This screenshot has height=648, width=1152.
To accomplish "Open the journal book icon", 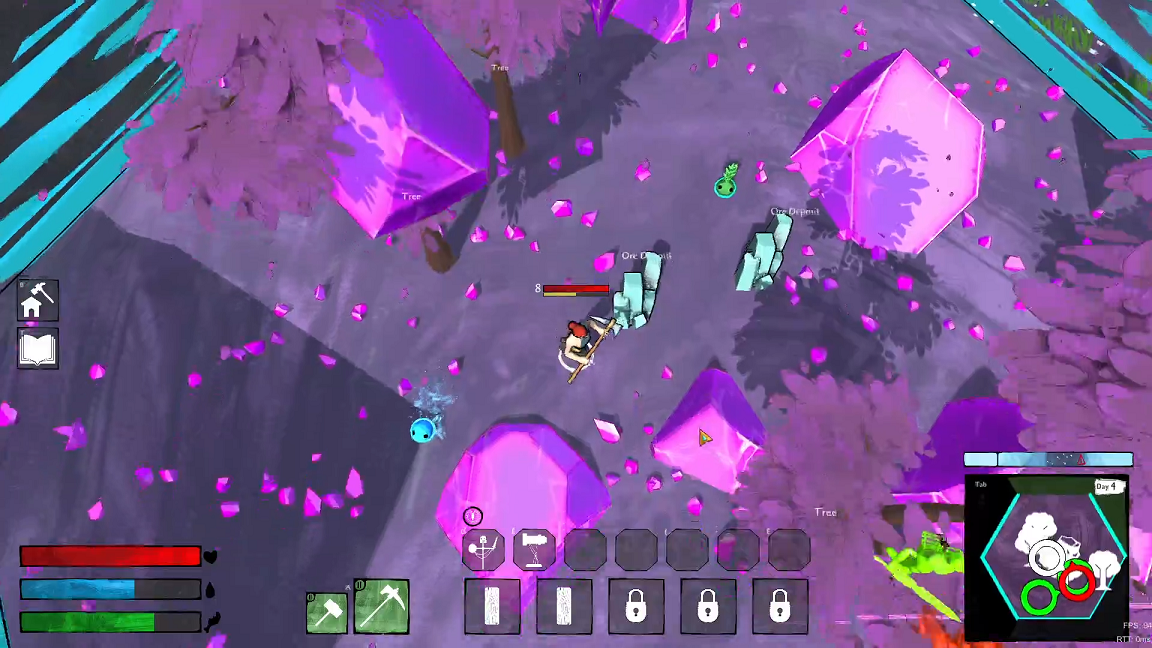I will [38, 349].
